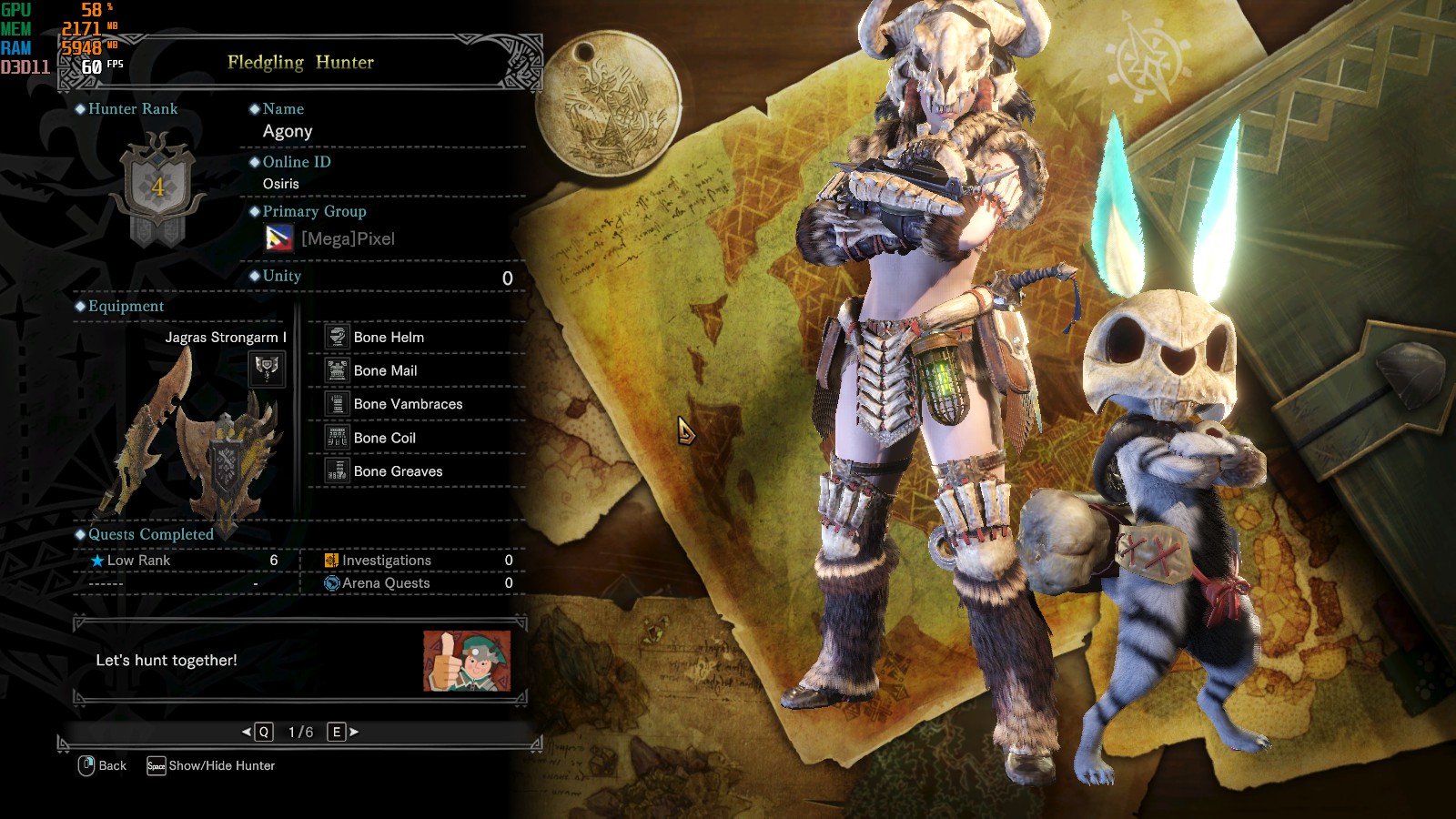Screen dimensions: 1456x819
Task: Click the Hunter Rank 4 shield emblem
Action: [x=158, y=189]
